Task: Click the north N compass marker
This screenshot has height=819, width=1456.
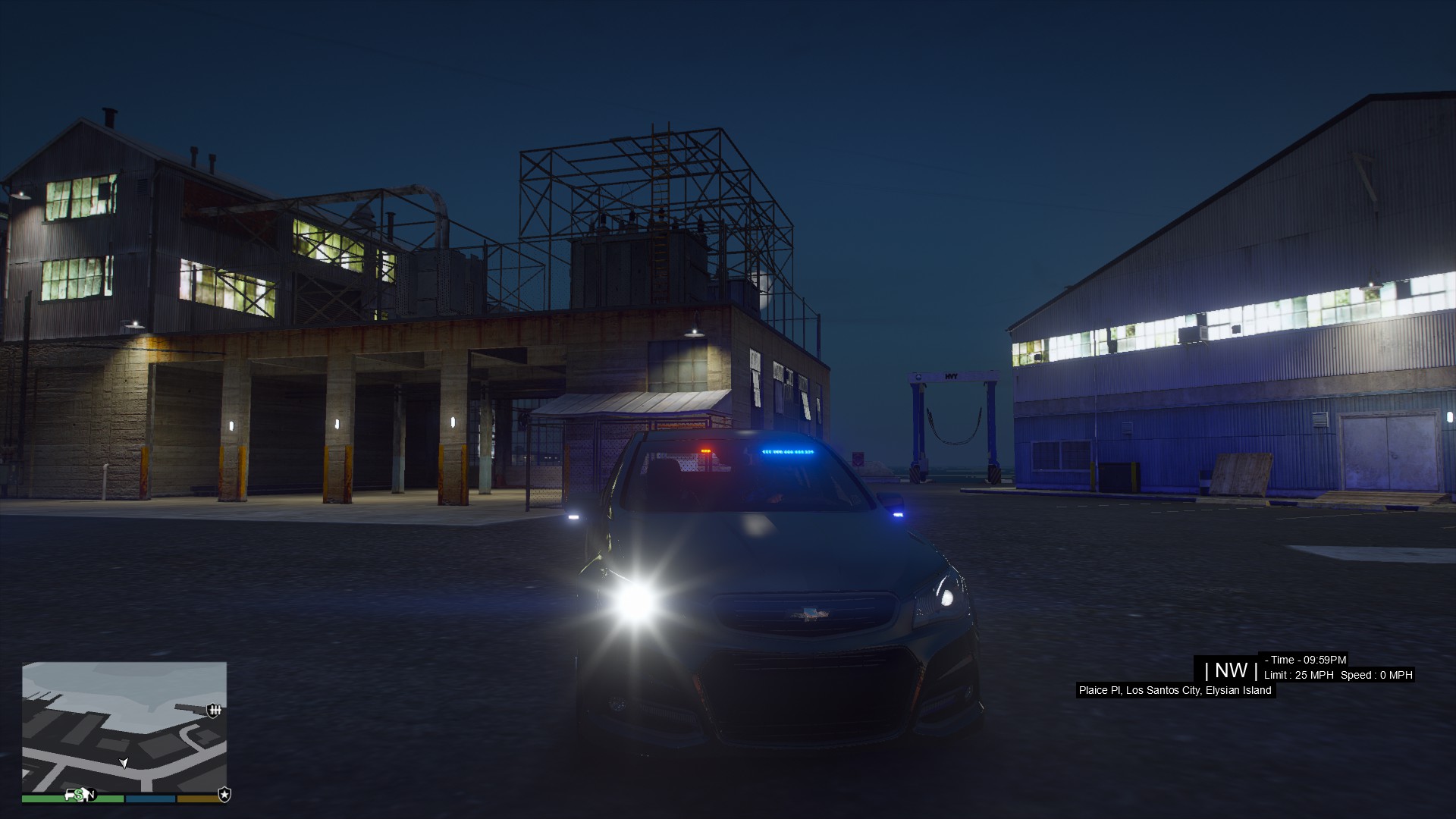Action: [89, 795]
